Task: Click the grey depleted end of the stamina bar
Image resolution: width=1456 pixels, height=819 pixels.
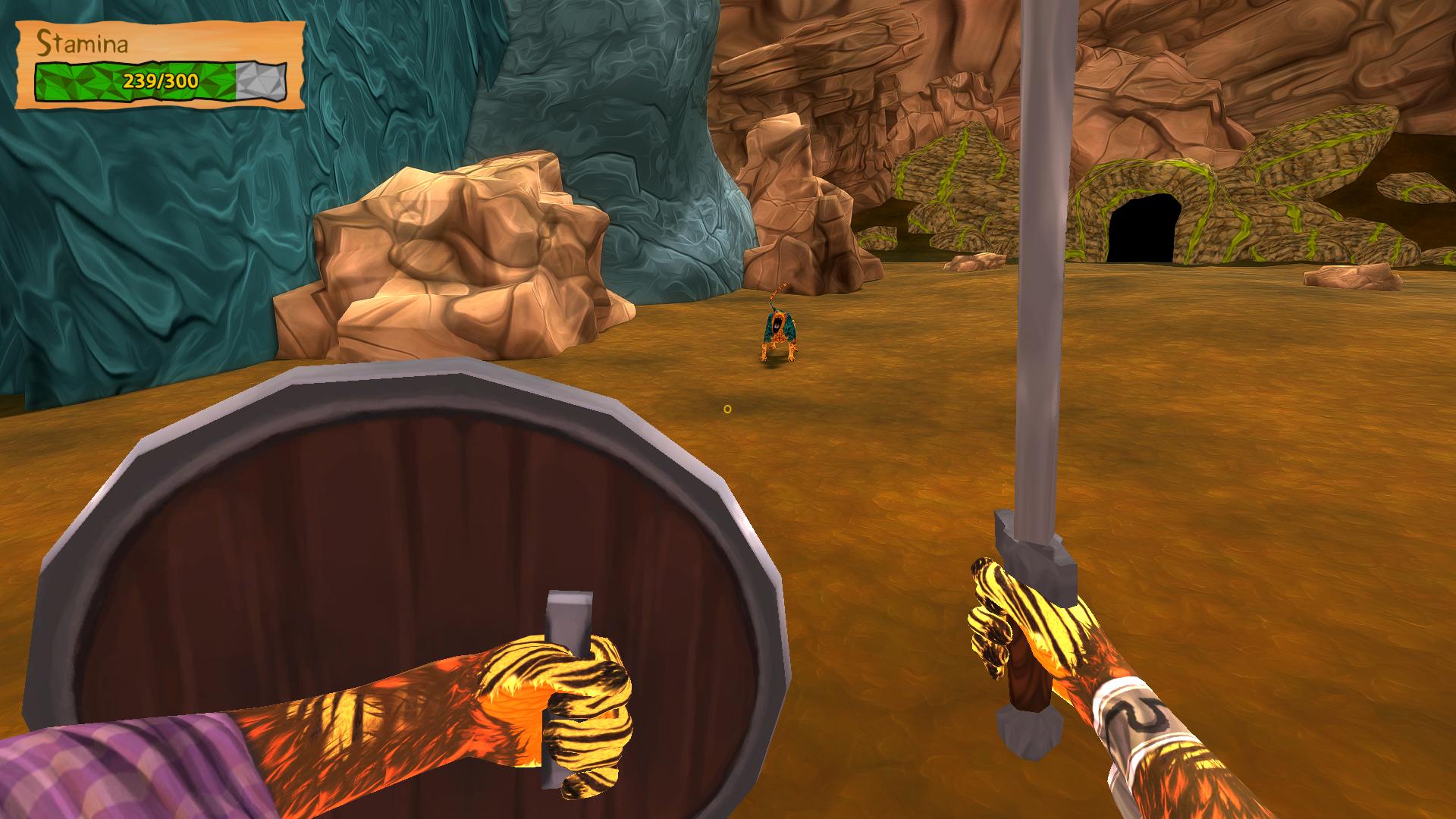Action: point(262,80)
